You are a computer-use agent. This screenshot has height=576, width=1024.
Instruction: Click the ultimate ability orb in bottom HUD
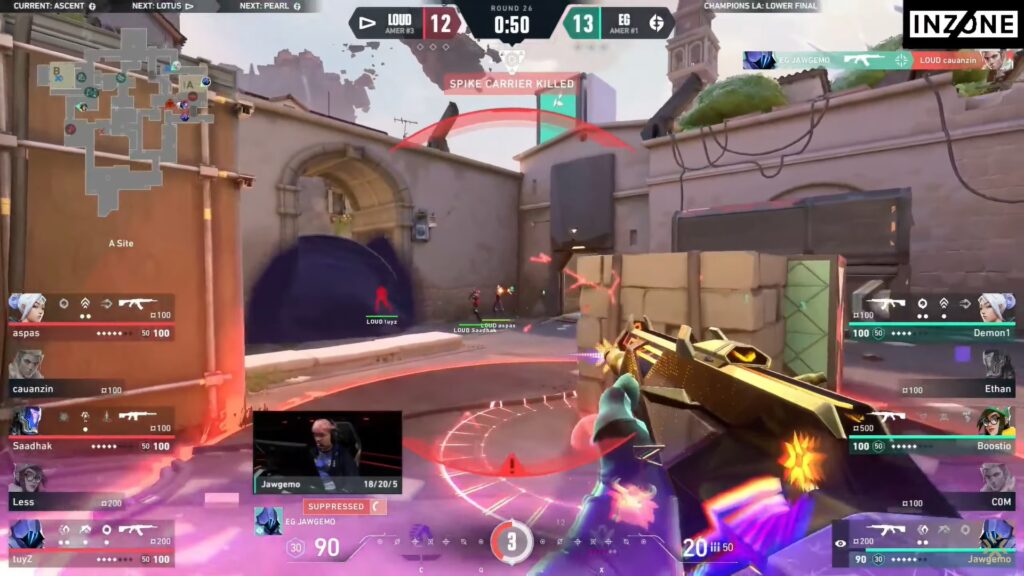point(511,541)
